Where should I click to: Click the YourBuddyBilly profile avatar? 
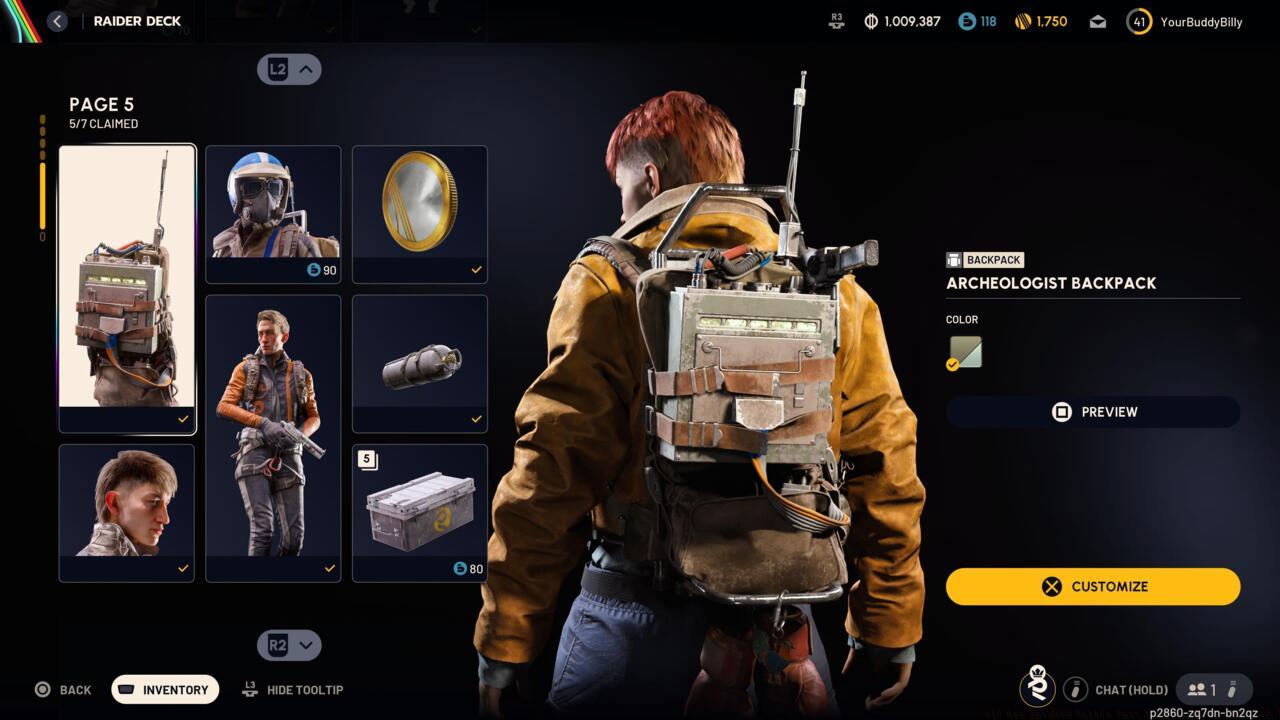pos(1139,20)
